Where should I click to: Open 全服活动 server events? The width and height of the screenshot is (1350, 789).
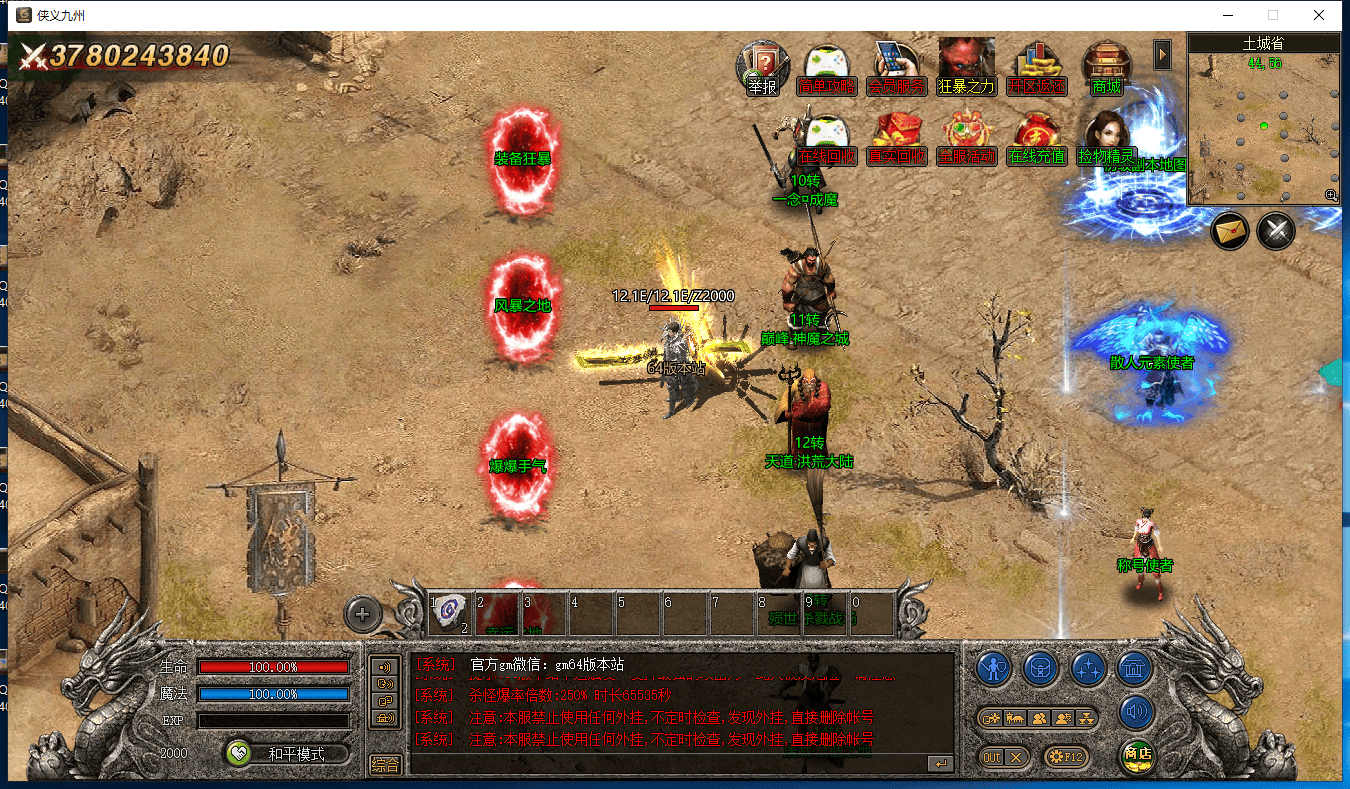click(966, 138)
